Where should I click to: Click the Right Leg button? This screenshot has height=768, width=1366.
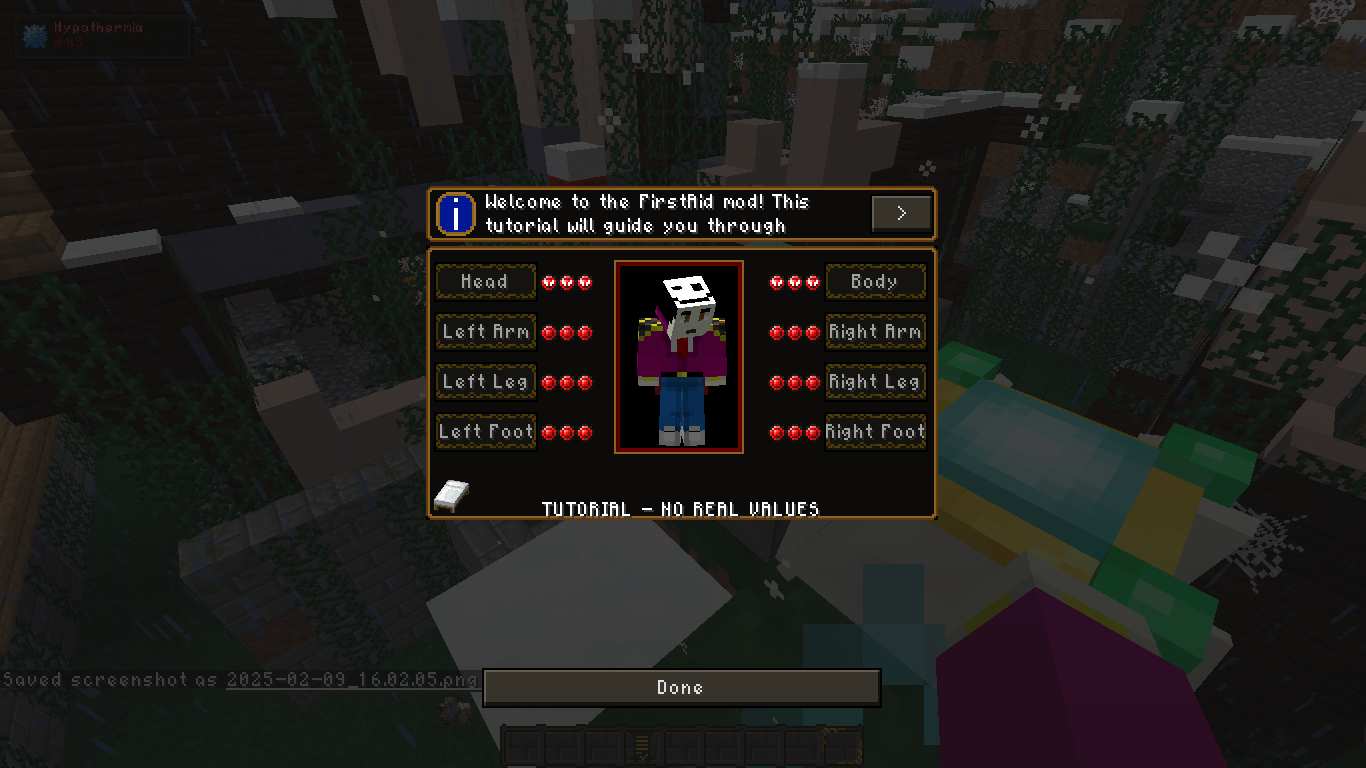[875, 381]
